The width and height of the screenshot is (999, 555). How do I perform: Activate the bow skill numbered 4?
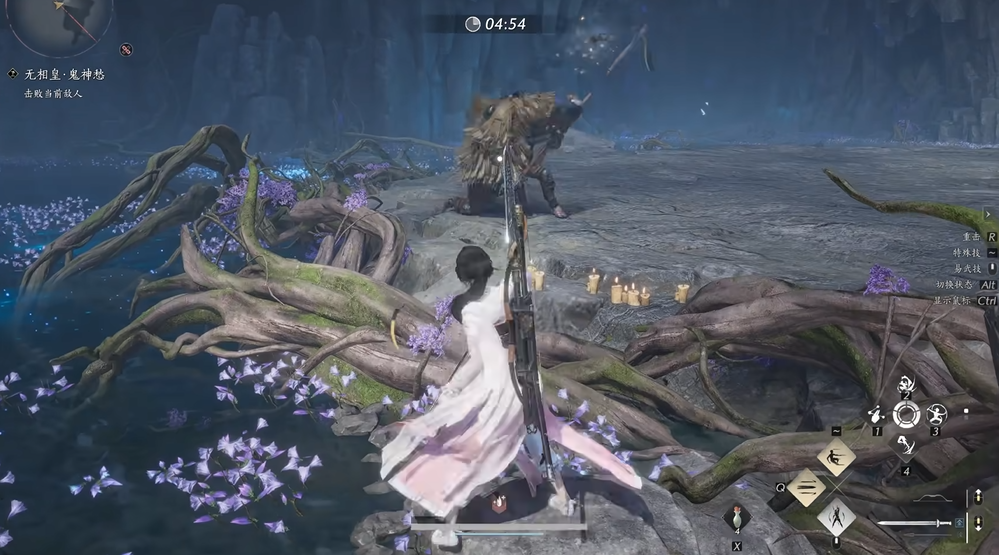coord(906,444)
